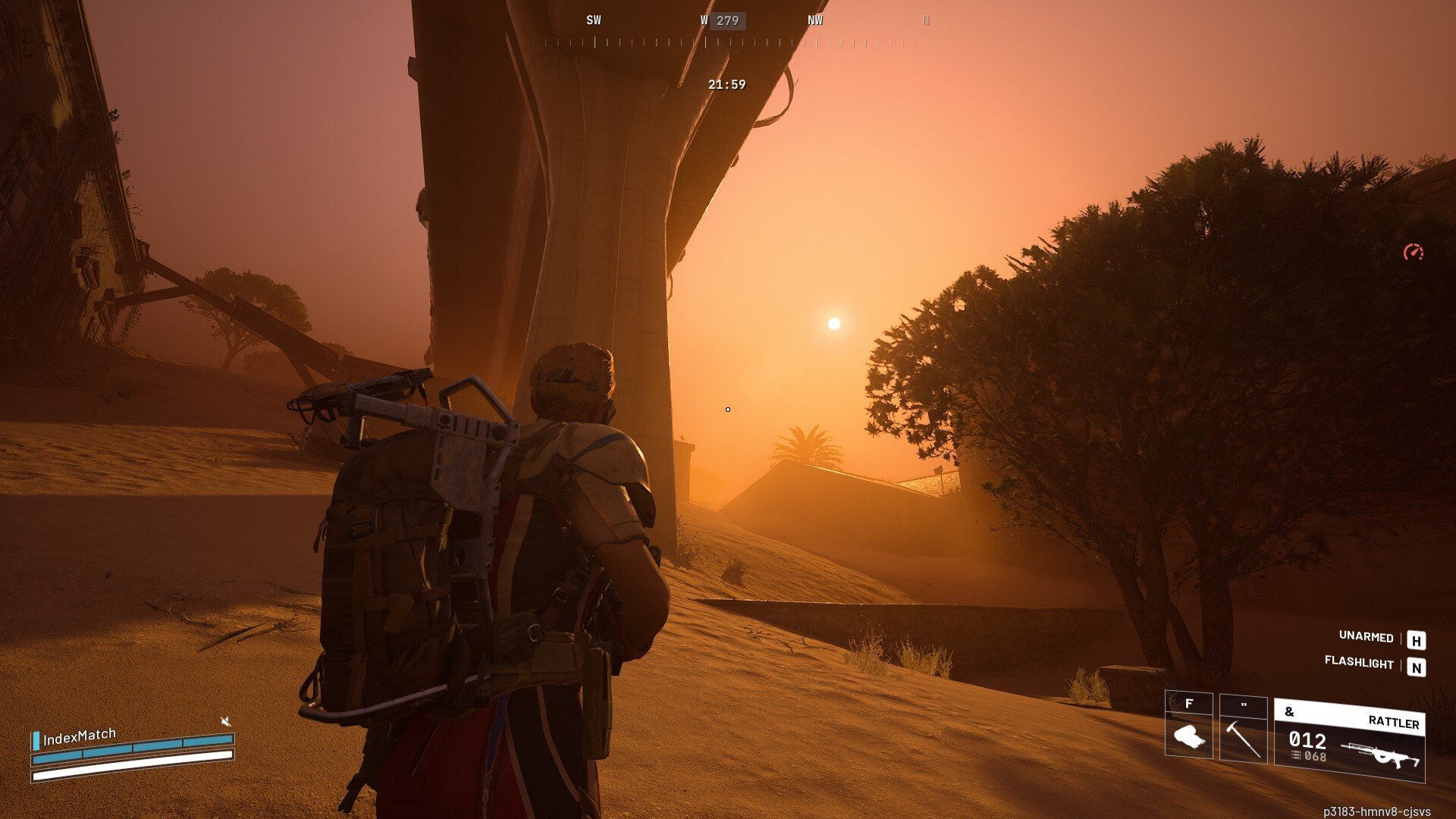Click the red gauge warning icon

tap(1413, 252)
